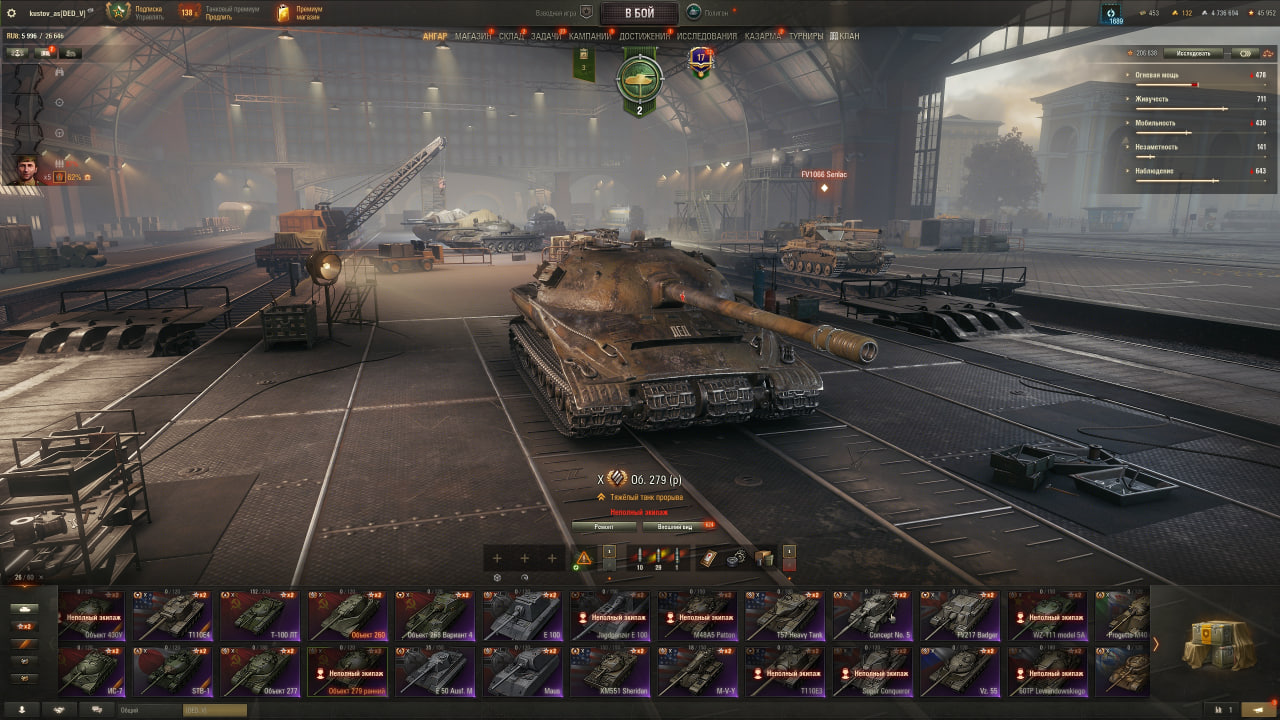Switch to the СКЛАД tab

click(x=511, y=36)
